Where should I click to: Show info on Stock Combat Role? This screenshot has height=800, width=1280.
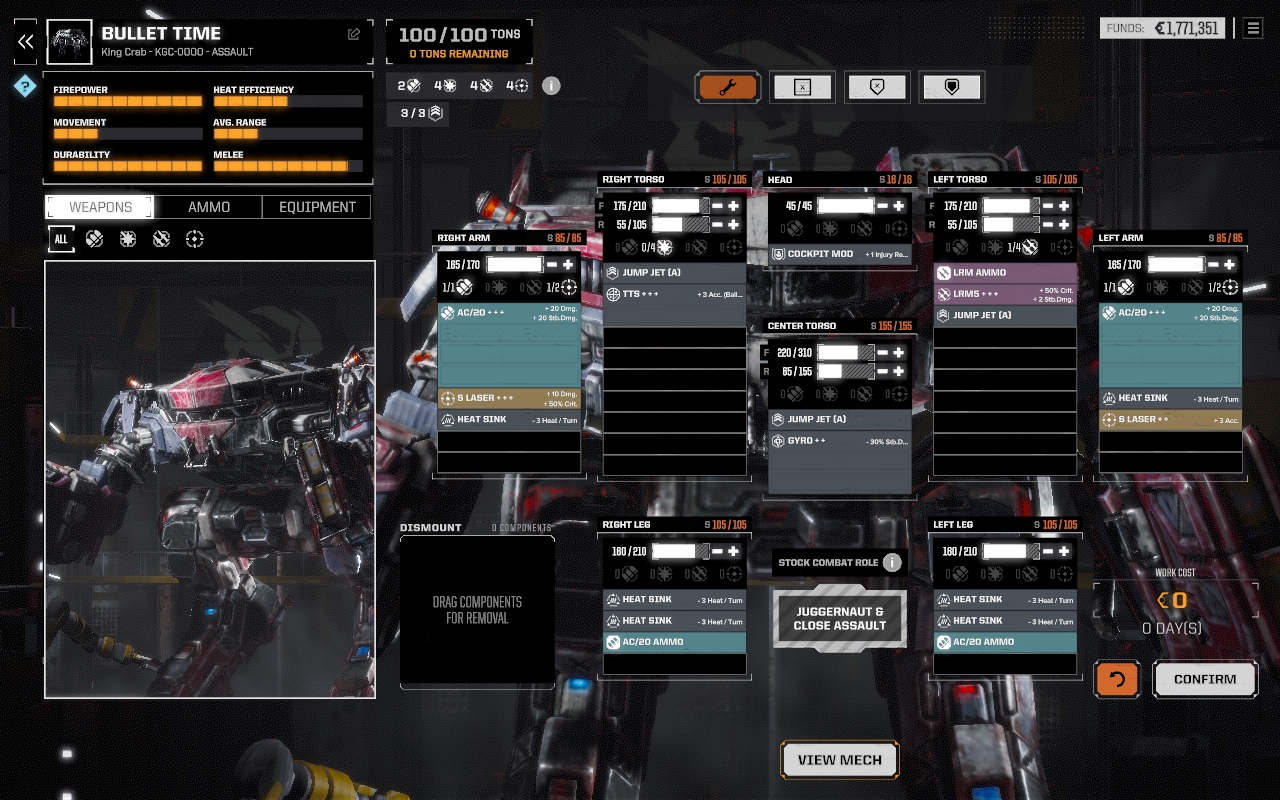(892, 562)
